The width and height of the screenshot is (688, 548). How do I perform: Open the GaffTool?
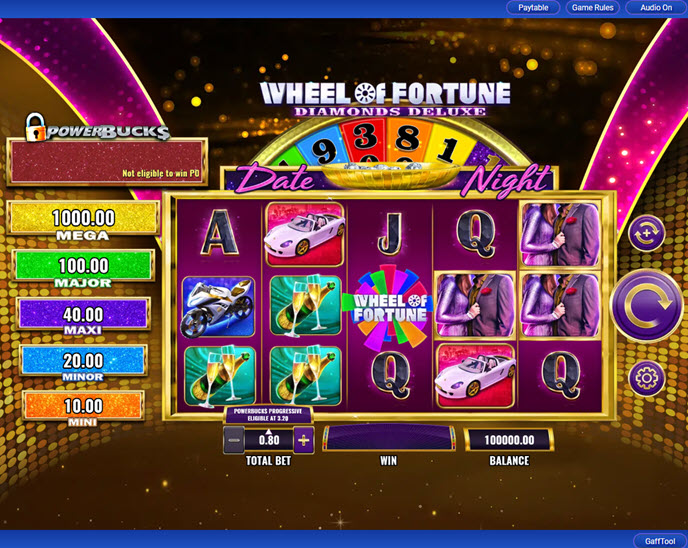[660, 540]
